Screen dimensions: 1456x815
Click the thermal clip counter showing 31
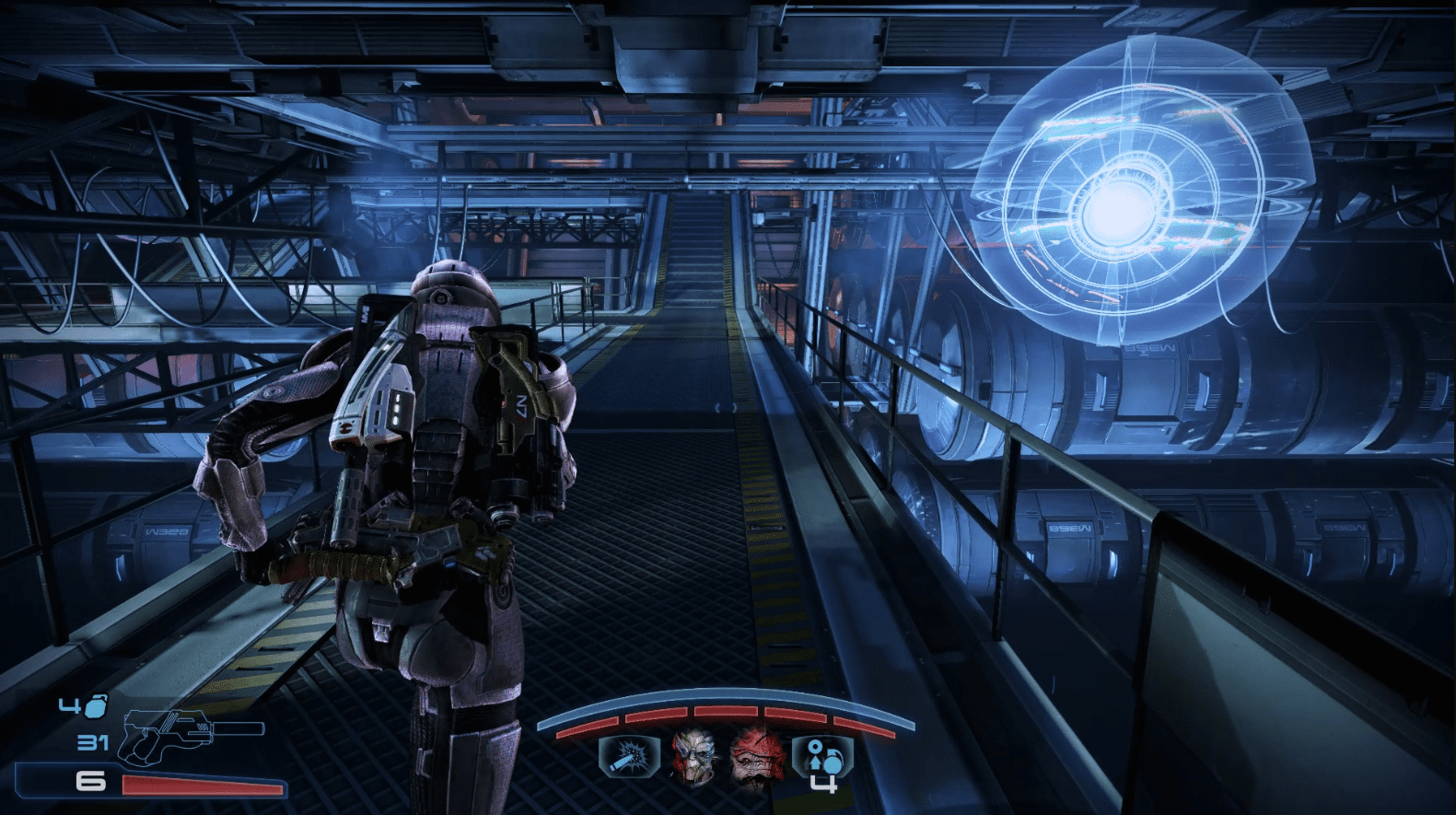pos(93,741)
